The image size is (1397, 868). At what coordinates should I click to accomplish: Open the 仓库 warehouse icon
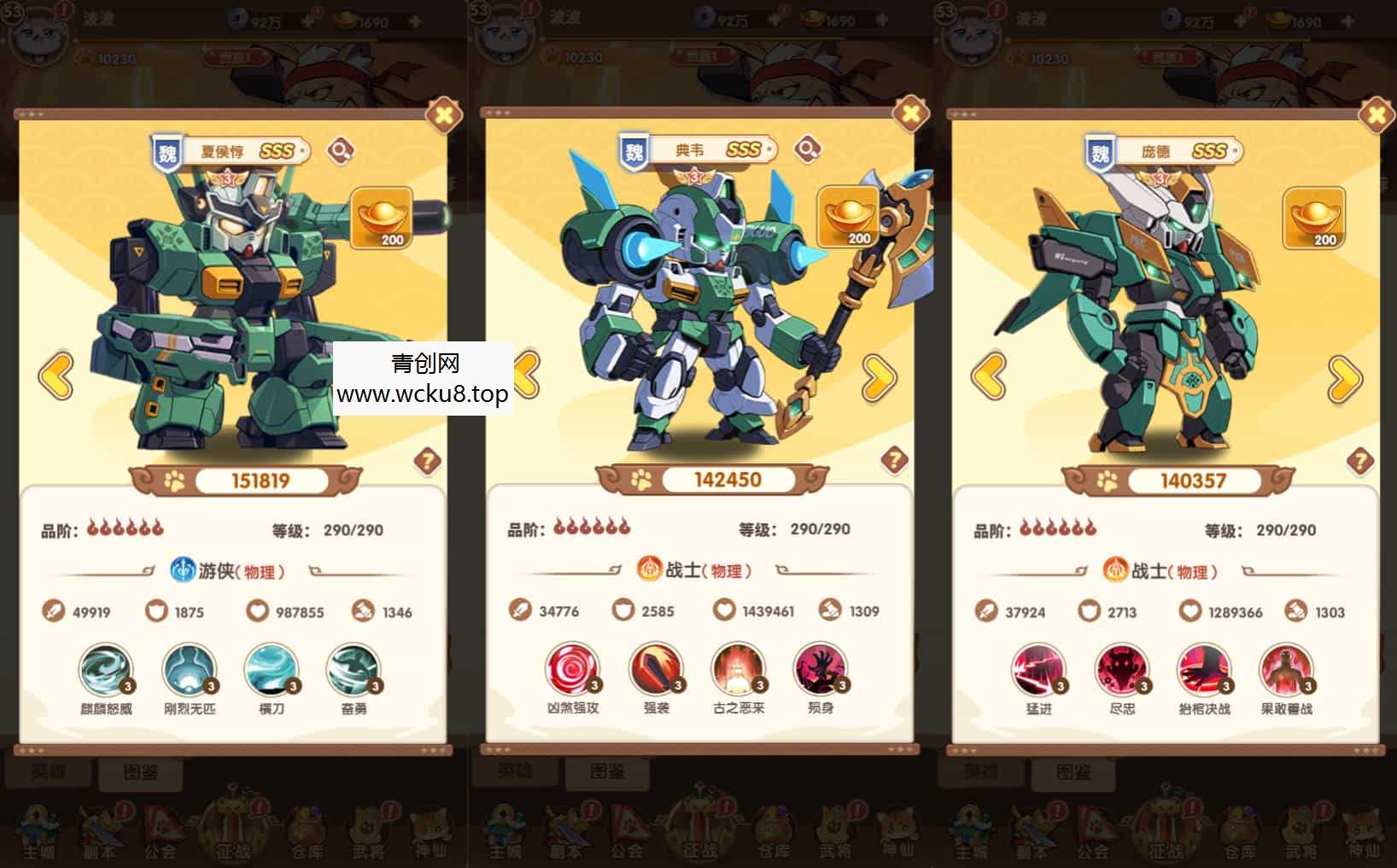tap(305, 830)
